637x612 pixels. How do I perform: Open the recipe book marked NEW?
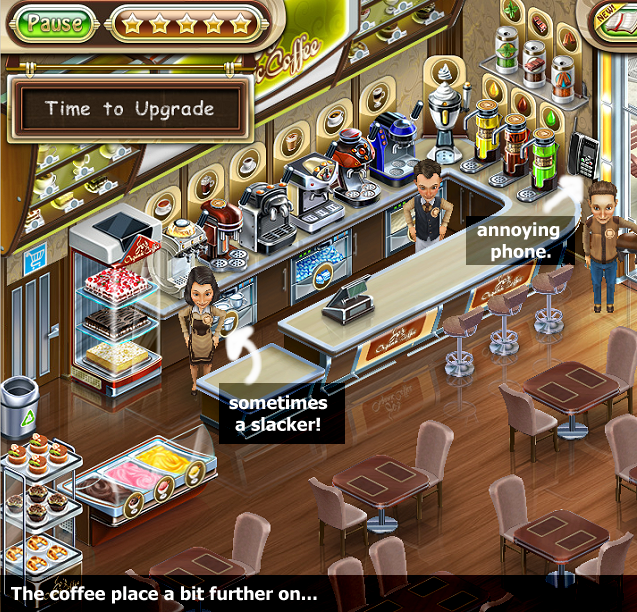tap(618, 22)
